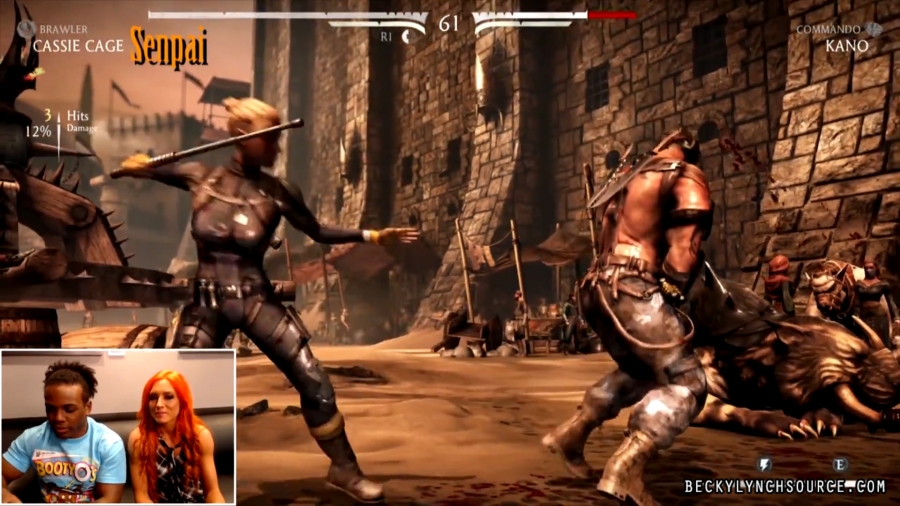Image resolution: width=900 pixels, height=506 pixels.
Task: Open the BECKYLYNCHSOURCE.COM watermark link
Action: pyautogui.click(x=785, y=487)
